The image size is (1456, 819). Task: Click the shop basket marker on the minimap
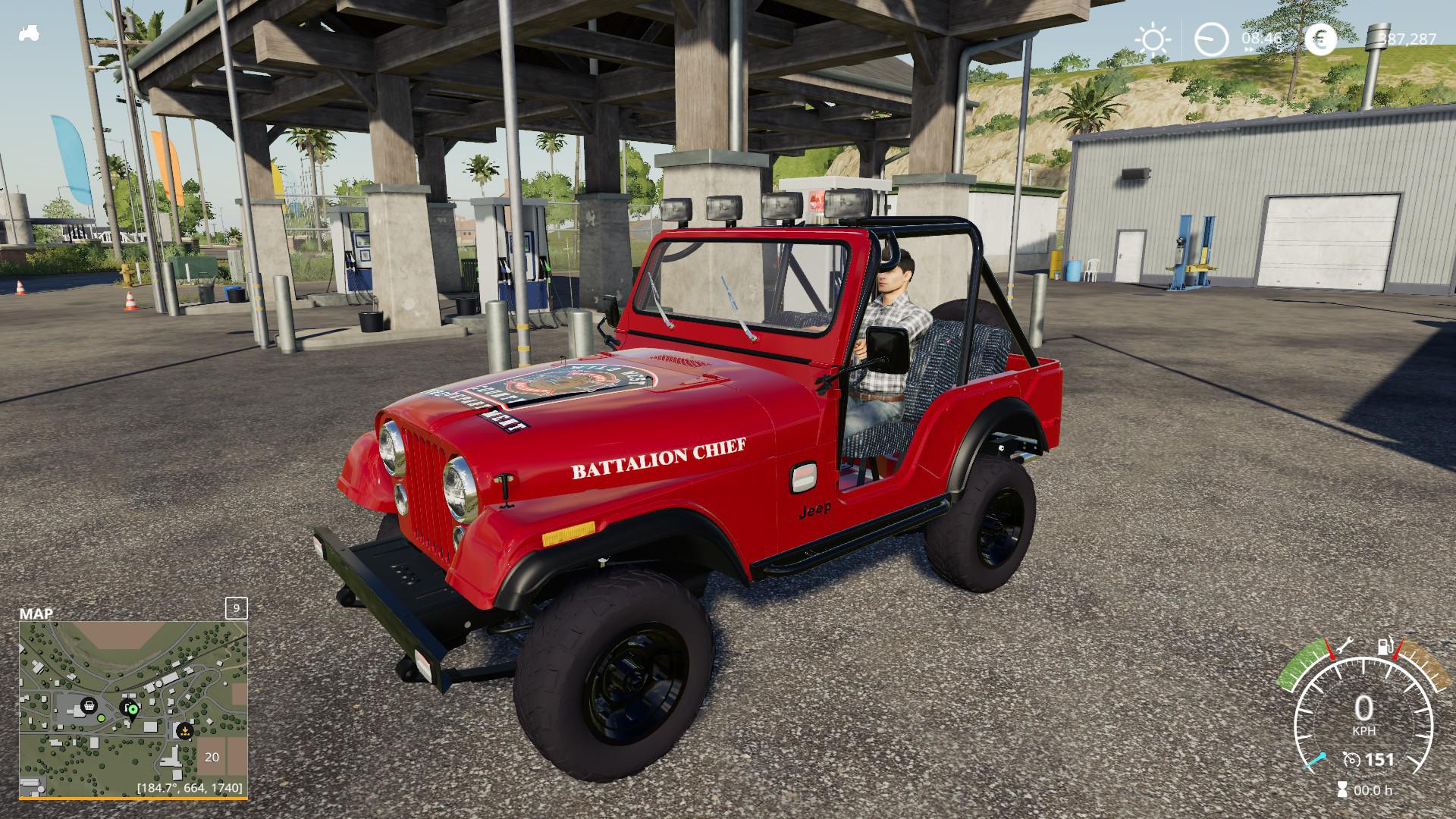coord(88,704)
